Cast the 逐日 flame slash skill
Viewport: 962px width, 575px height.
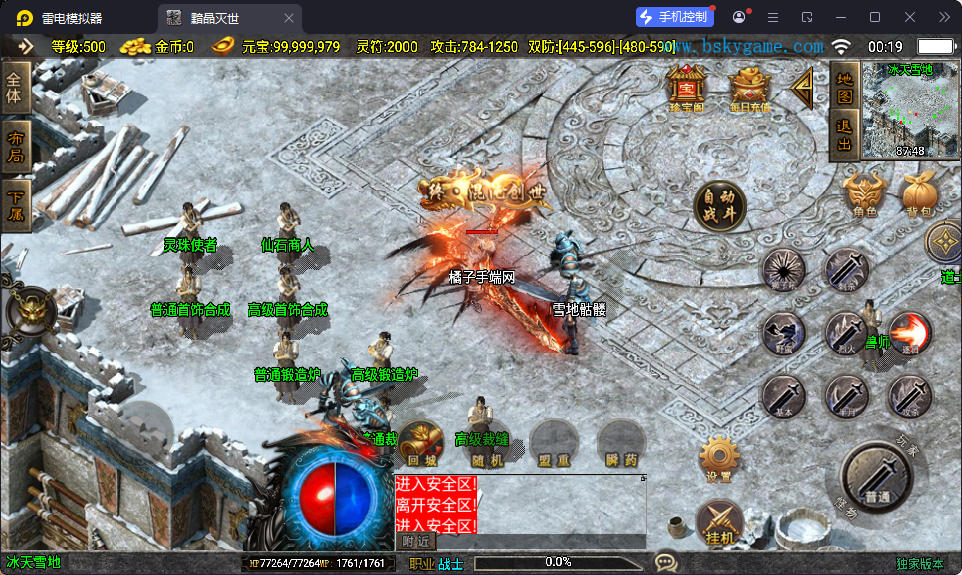tap(910, 332)
